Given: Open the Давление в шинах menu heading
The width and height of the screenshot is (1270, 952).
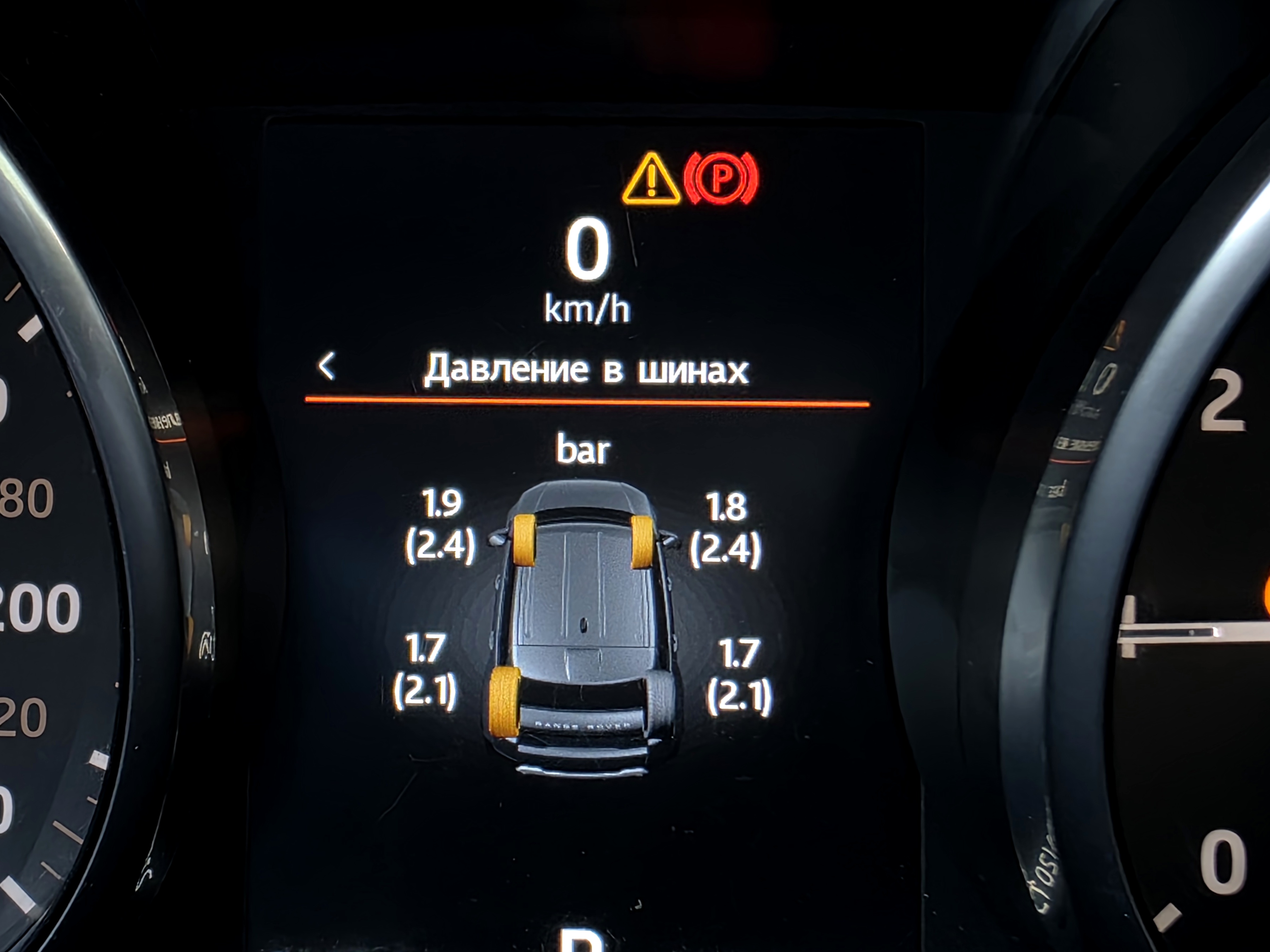Looking at the screenshot, I should pyautogui.click(x=586, y=369).
